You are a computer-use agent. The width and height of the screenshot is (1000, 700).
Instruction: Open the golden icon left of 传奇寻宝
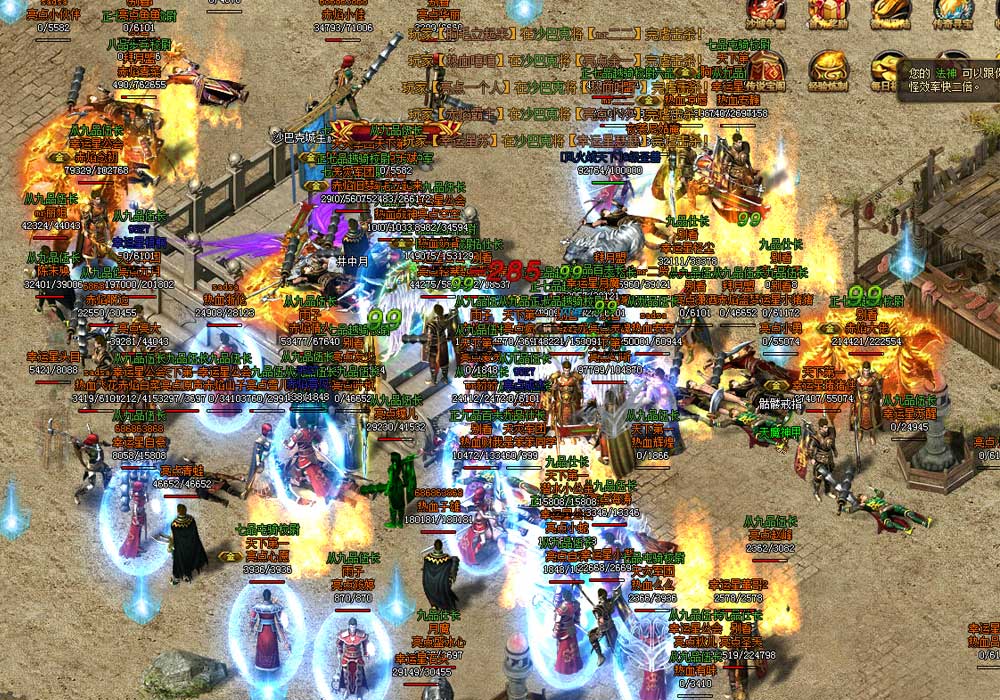click(x=890, y=12)
